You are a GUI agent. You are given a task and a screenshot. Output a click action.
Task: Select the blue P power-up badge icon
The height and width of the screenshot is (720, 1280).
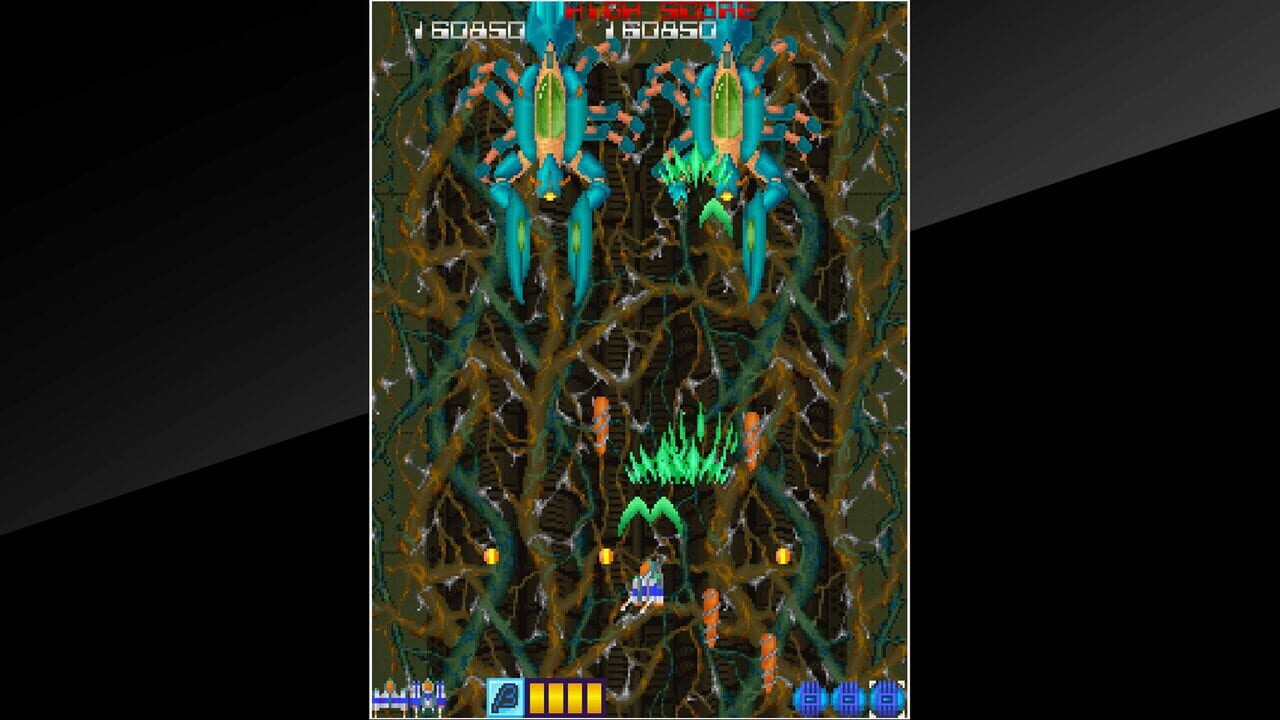(507, 697)
